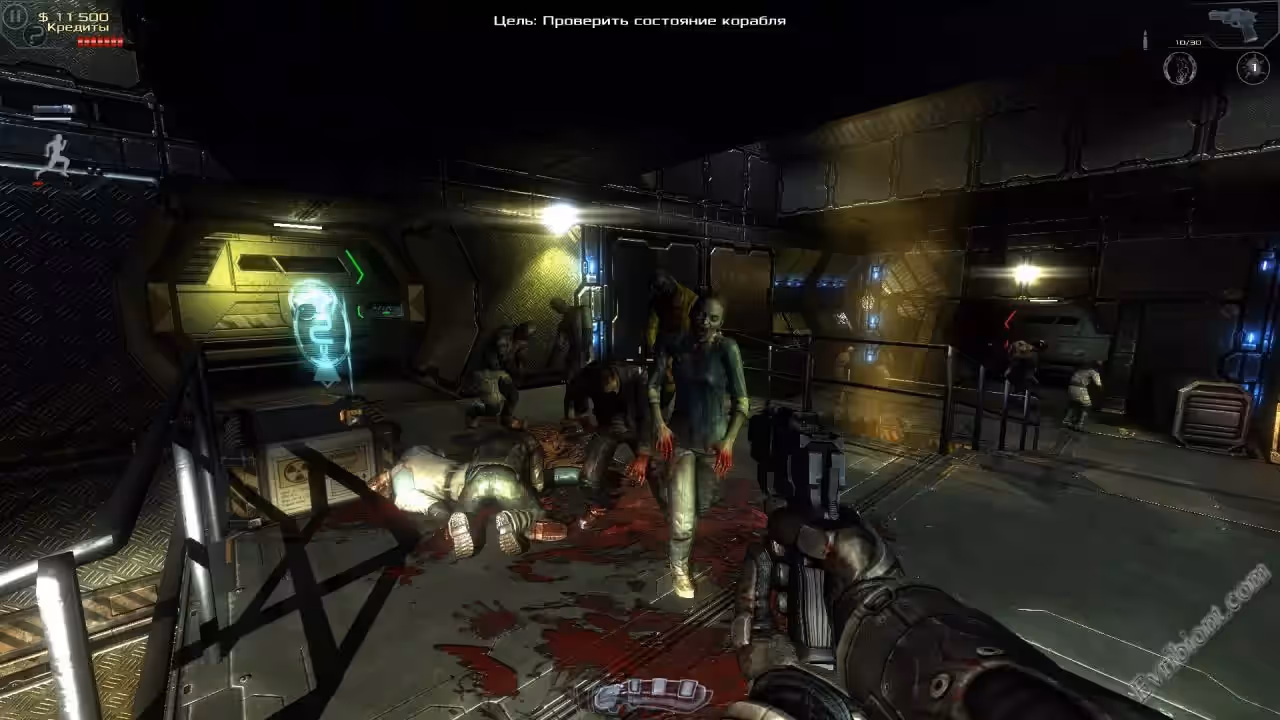1280x720 pixels.
Task: Throw a grenade using the grenade icon
Action: [x=1253, y=68]
